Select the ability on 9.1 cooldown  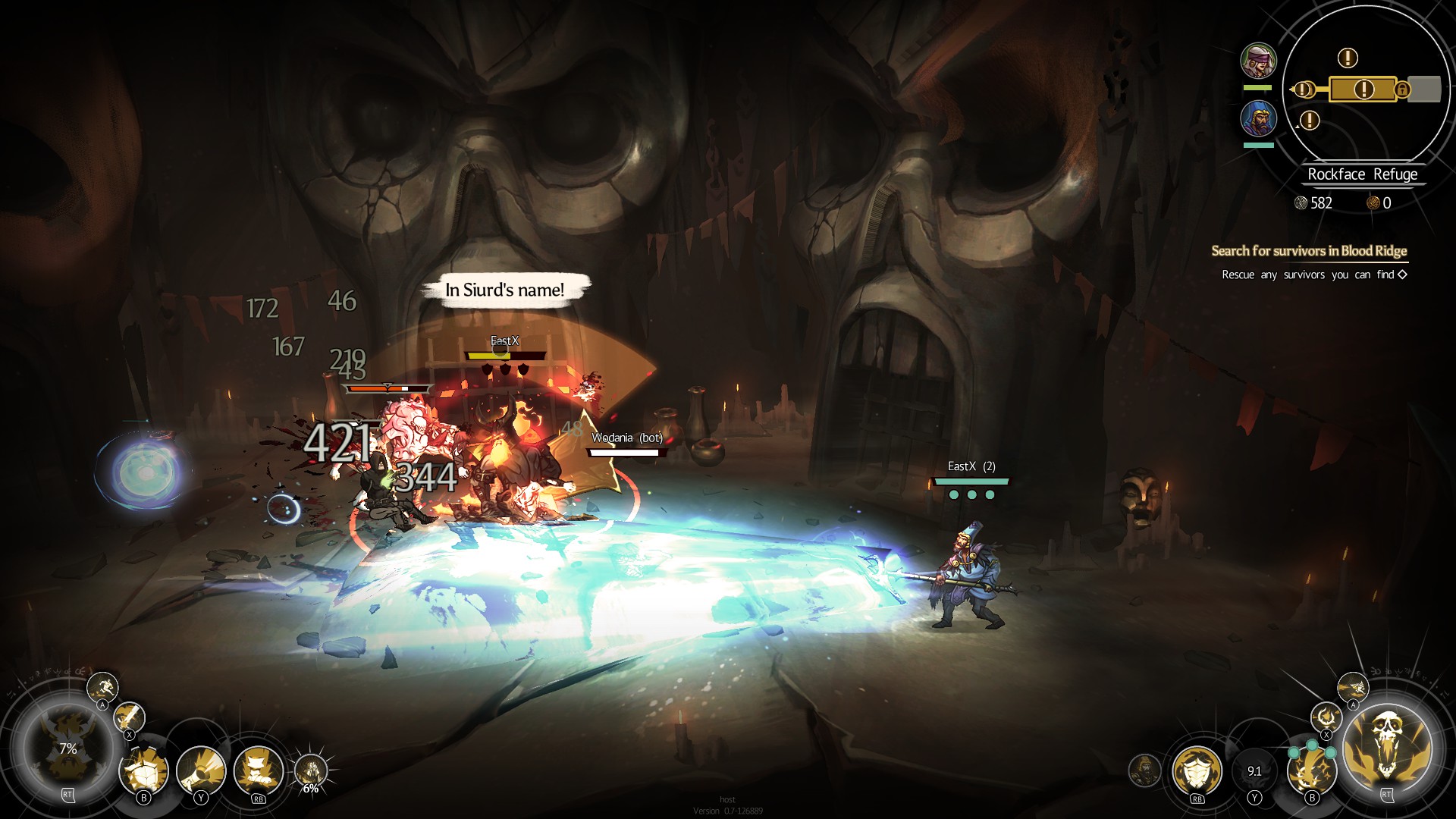click(x=1254, y=771)
